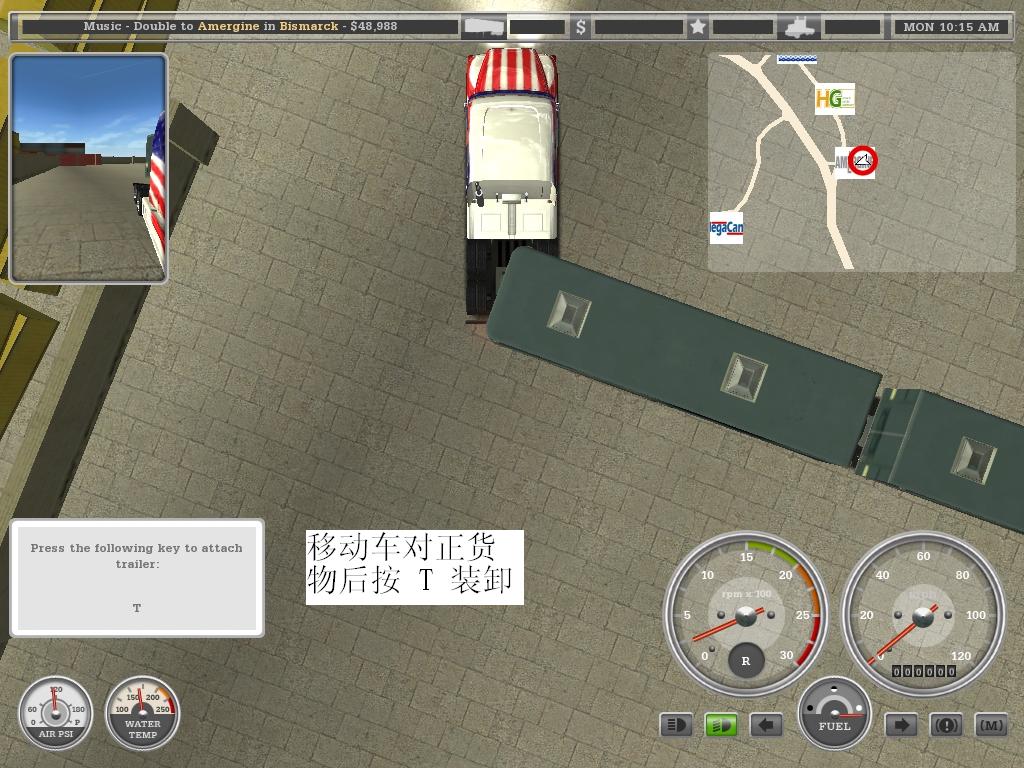This screenshot has height=768, width=1024.
Task: Open the truck icon in top bar
Action: coord(799,27)
